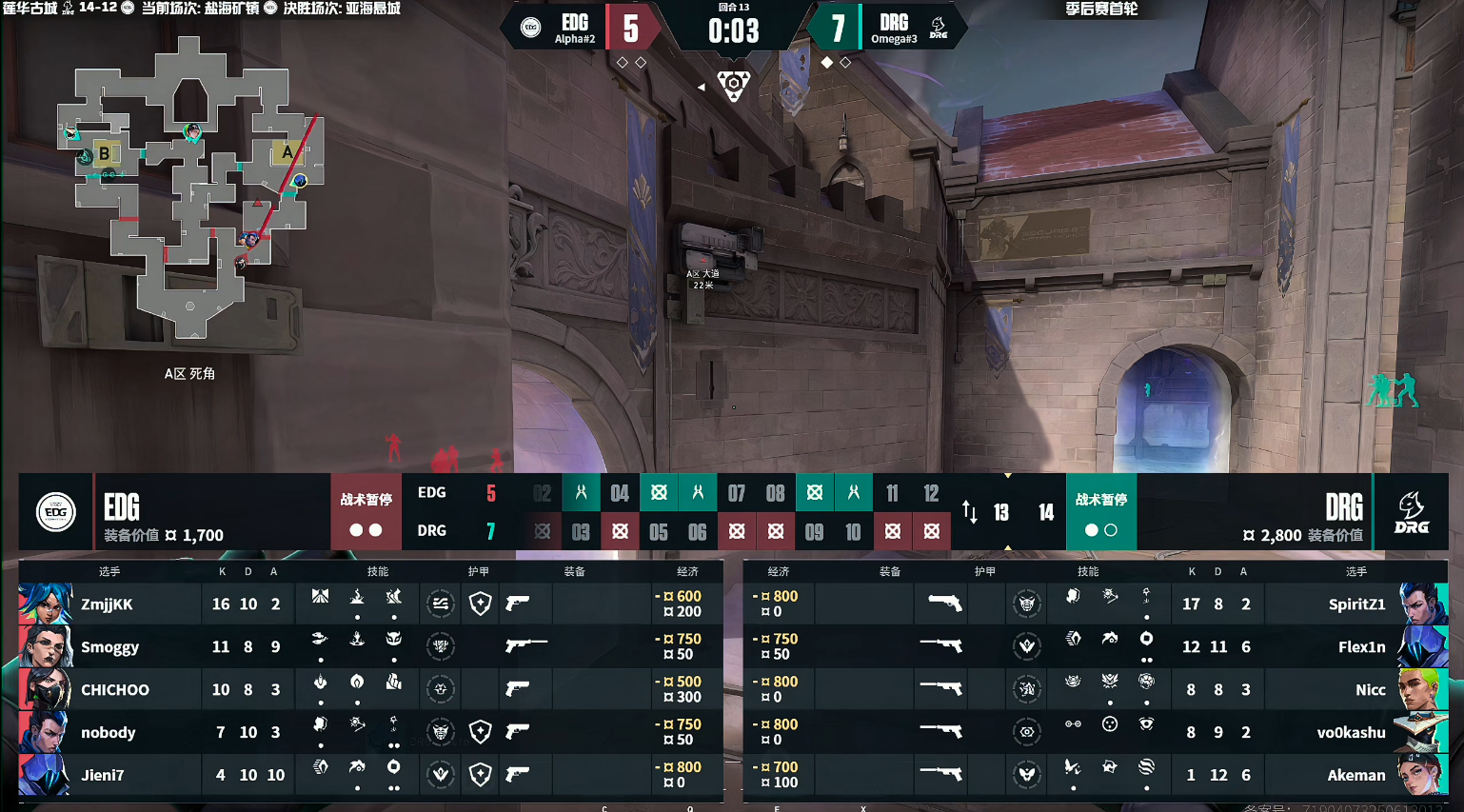Image resolution: width=1464 pixels, height=812 pixels.
Task: Click the side-swap arrows icon
Action: 969,512
